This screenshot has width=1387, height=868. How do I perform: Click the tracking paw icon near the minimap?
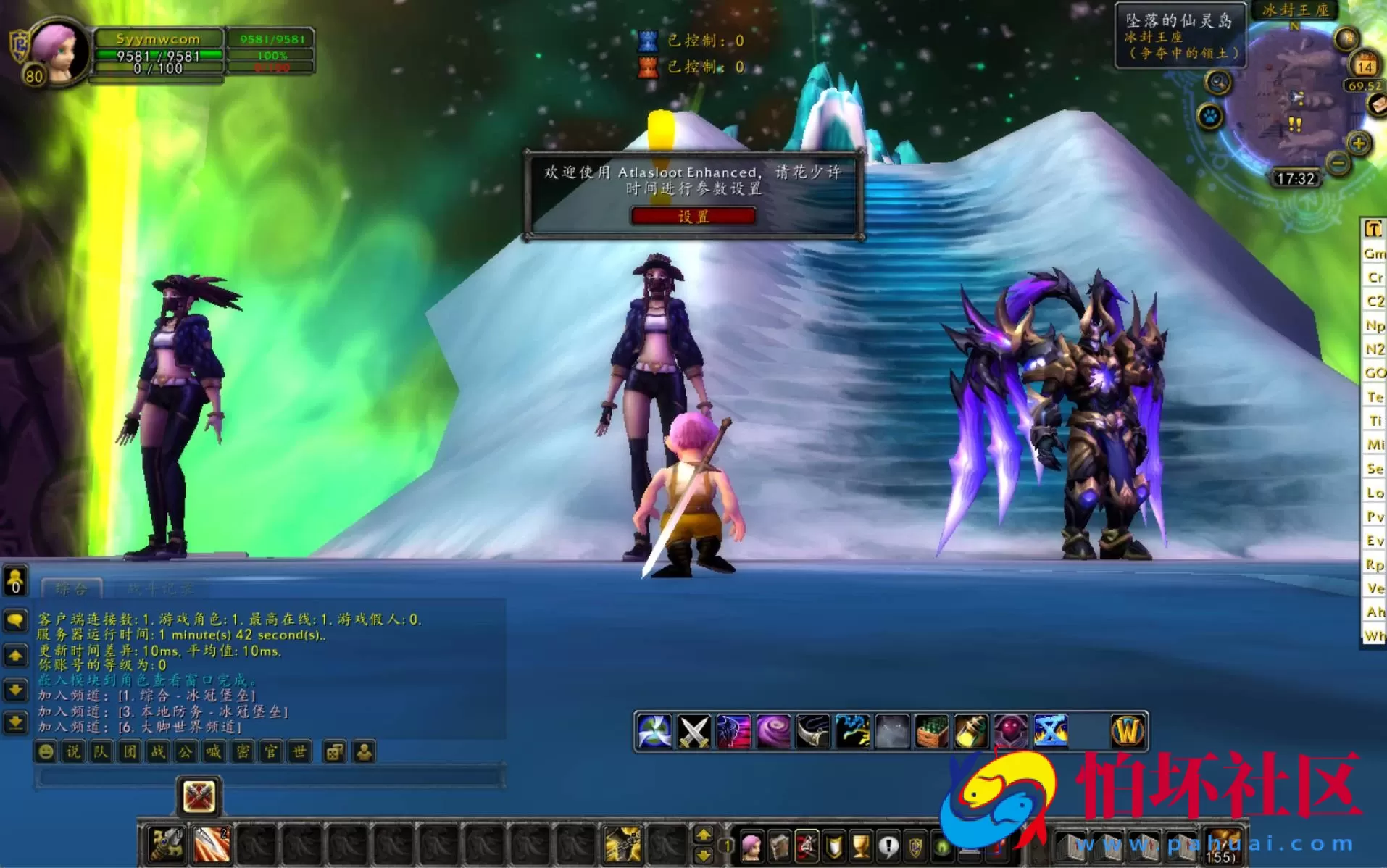tap(1209, 114)
